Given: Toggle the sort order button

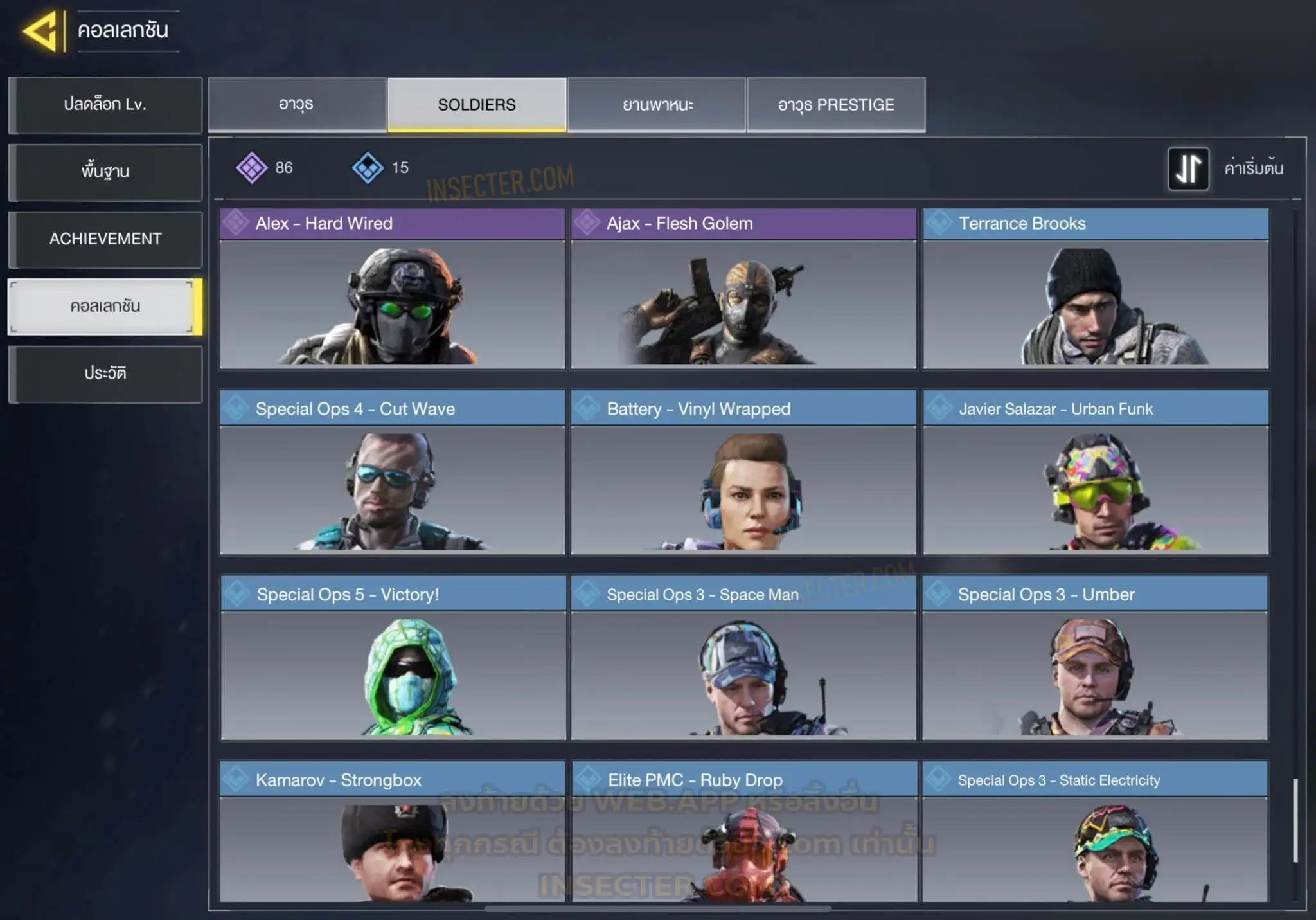Looking at the screenshot, I should pos(1188,168).
